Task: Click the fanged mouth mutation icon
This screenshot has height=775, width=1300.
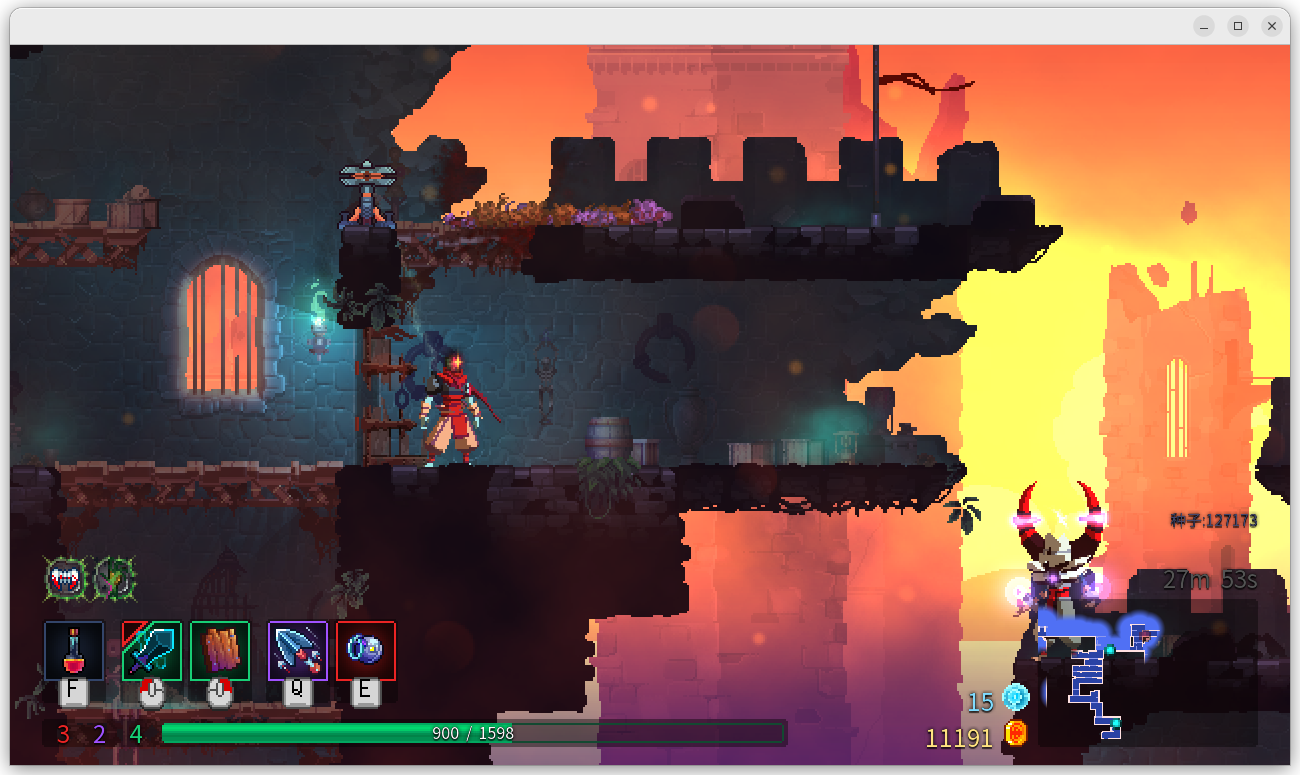Action: pyautogui.click(x=65, y=579)
